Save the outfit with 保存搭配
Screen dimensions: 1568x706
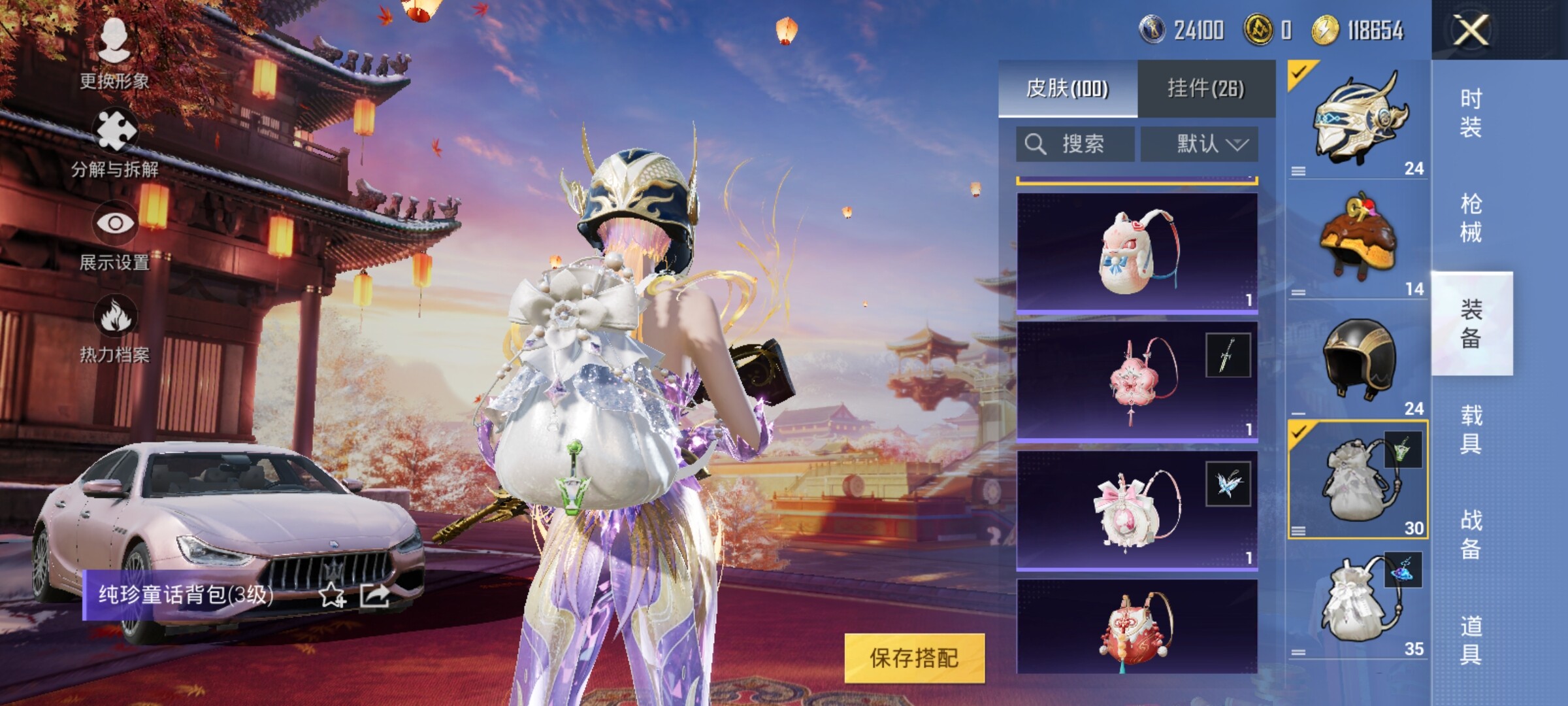click(914, 658)
